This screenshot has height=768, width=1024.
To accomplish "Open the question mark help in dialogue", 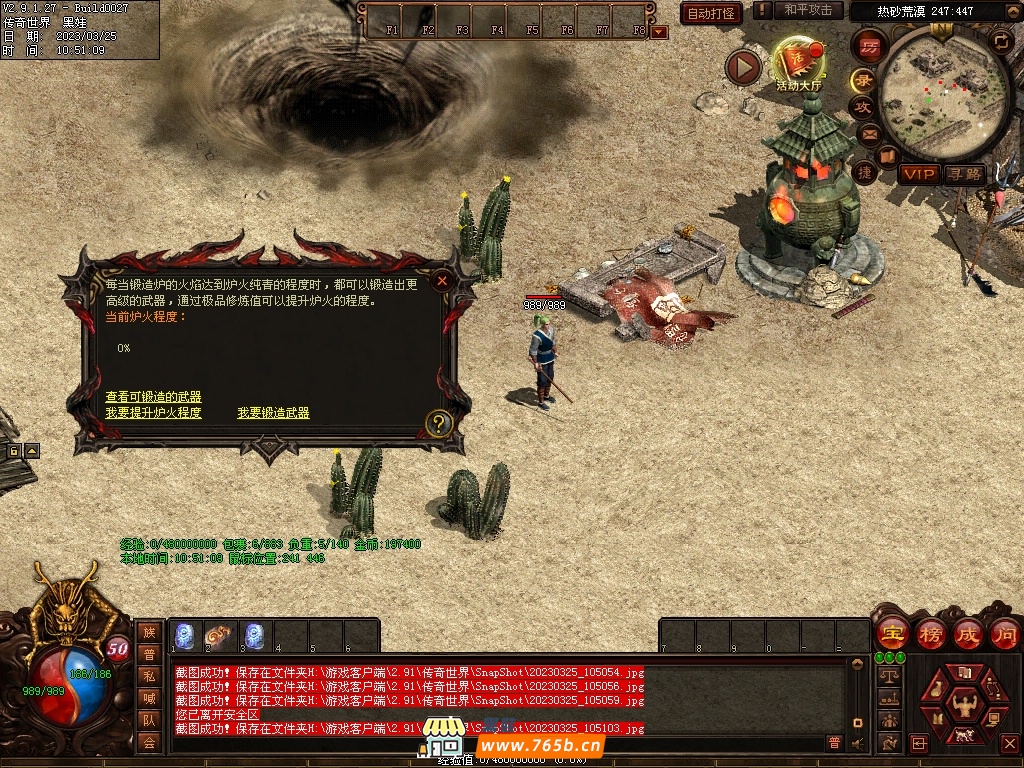I will pyautogui.click(x=438, y=423).
